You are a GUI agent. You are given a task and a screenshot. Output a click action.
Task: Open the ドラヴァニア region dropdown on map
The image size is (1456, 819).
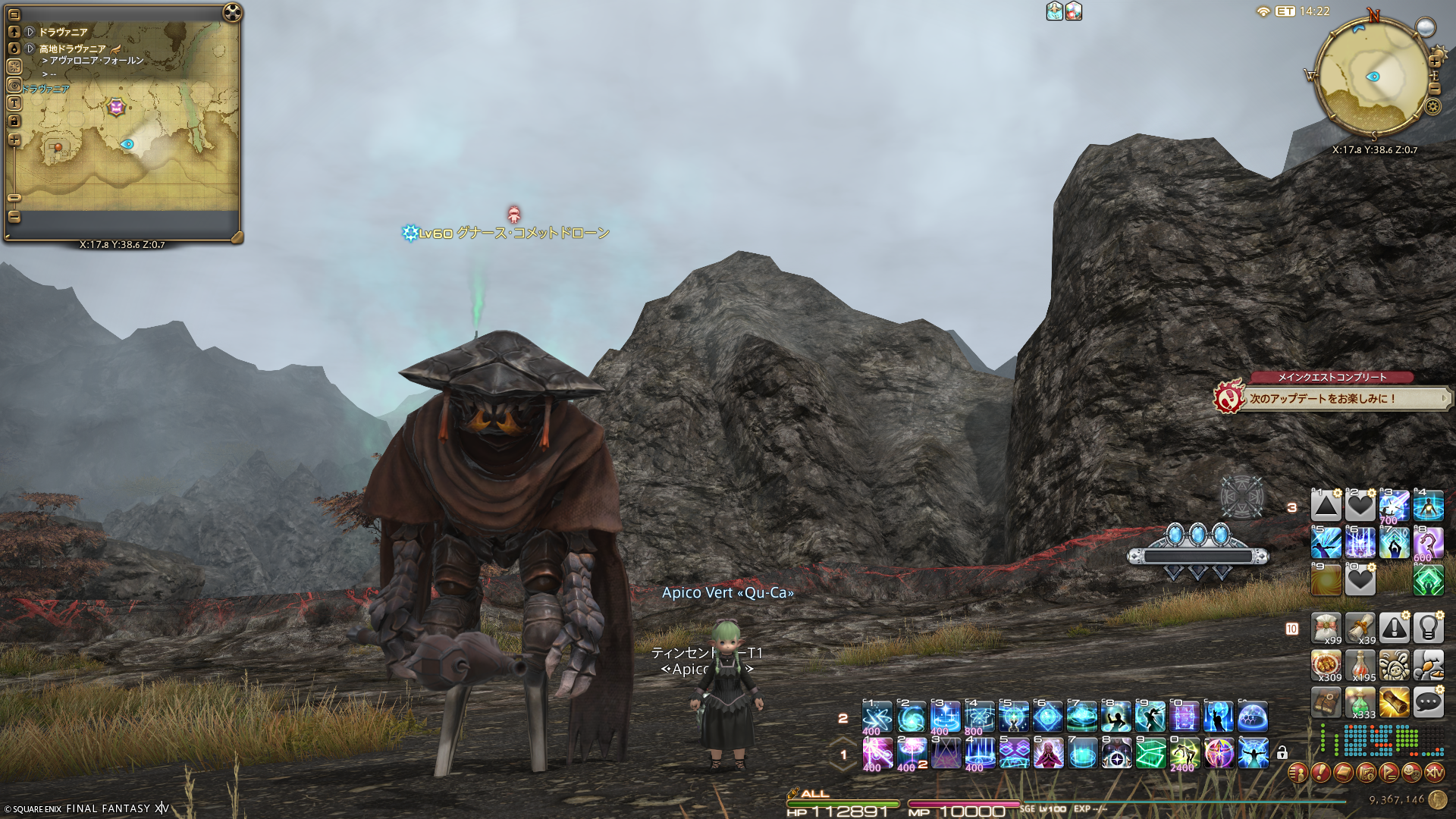pos(30,32)
